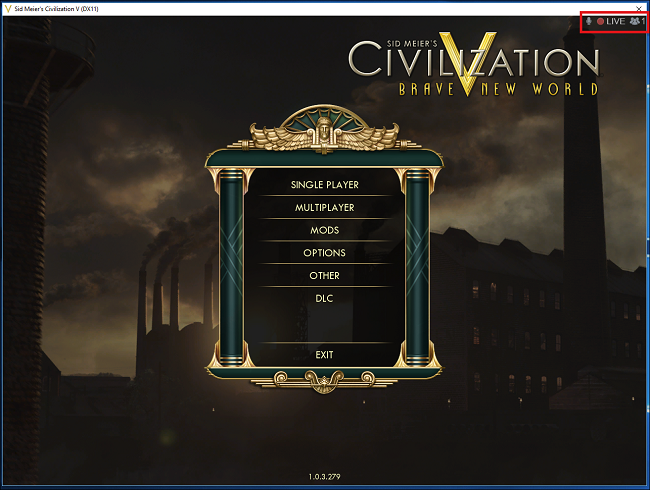Select the Multiplayer option

(x=324, y=208)
